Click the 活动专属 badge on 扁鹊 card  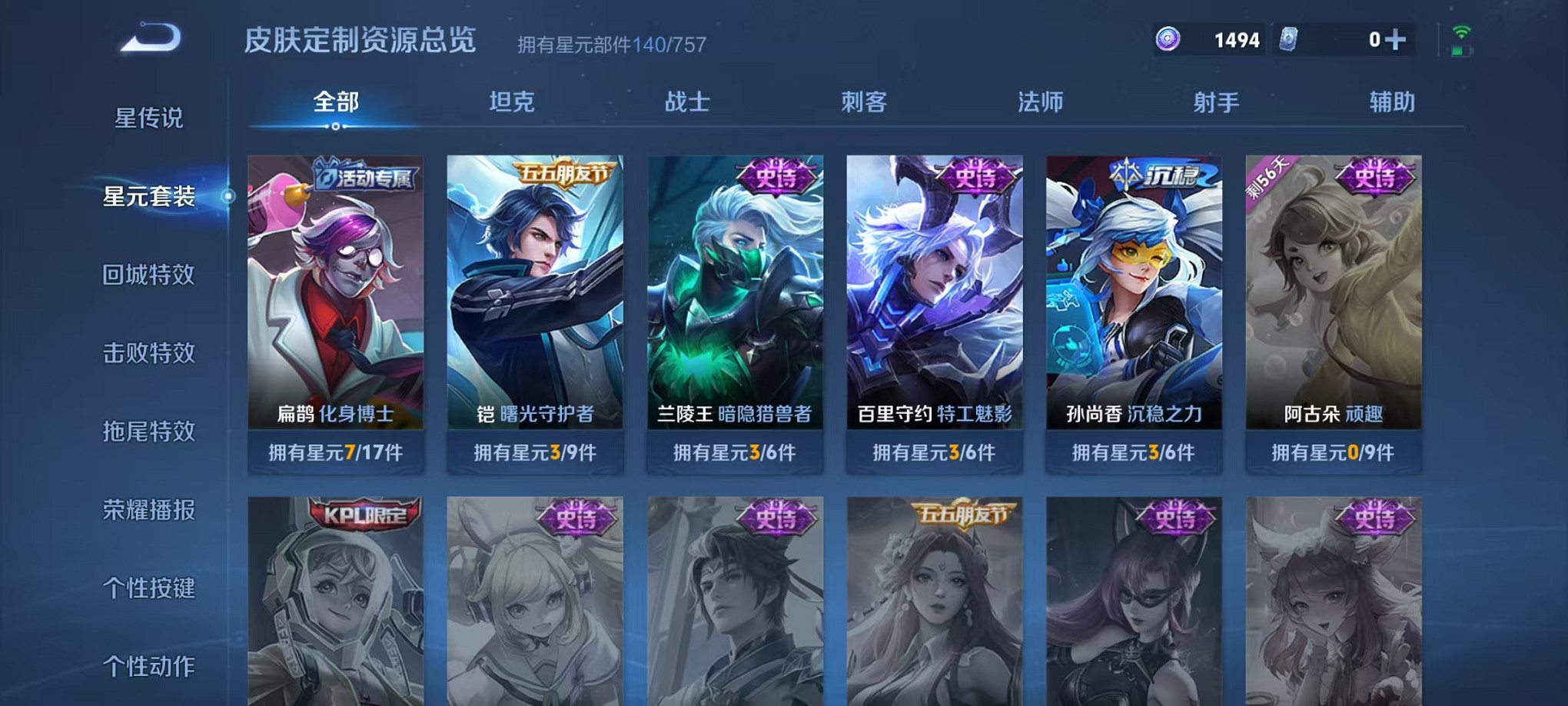click(365, 177)
